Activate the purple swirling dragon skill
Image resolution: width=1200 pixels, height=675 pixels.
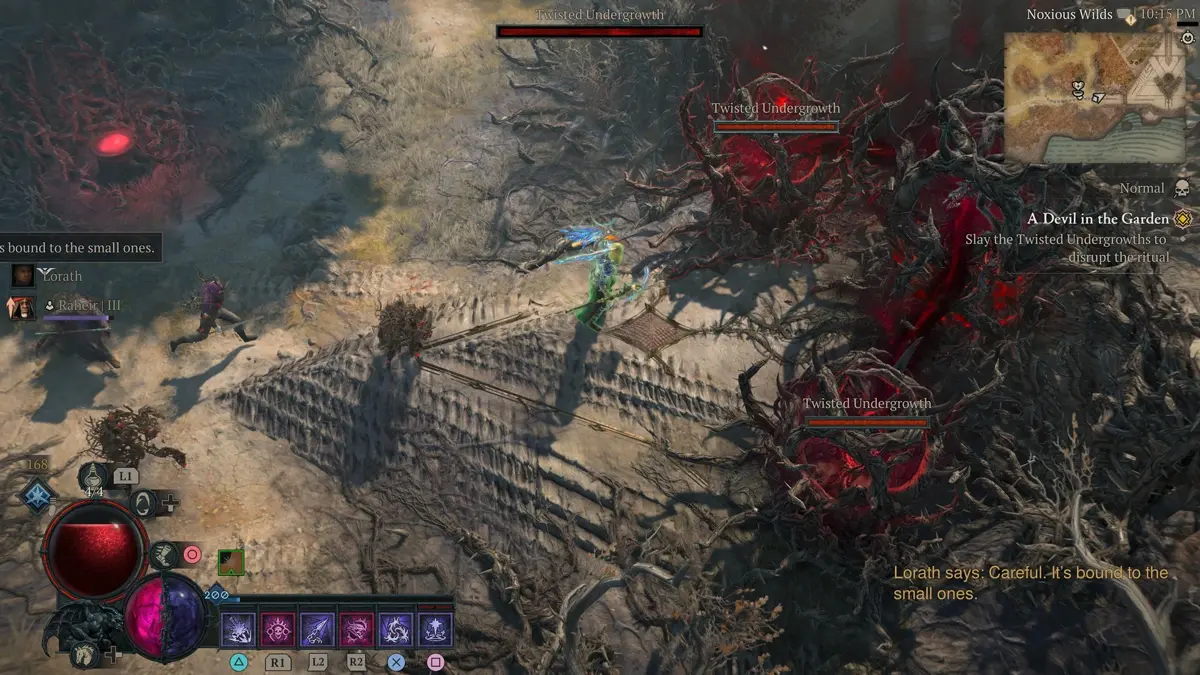396,629
